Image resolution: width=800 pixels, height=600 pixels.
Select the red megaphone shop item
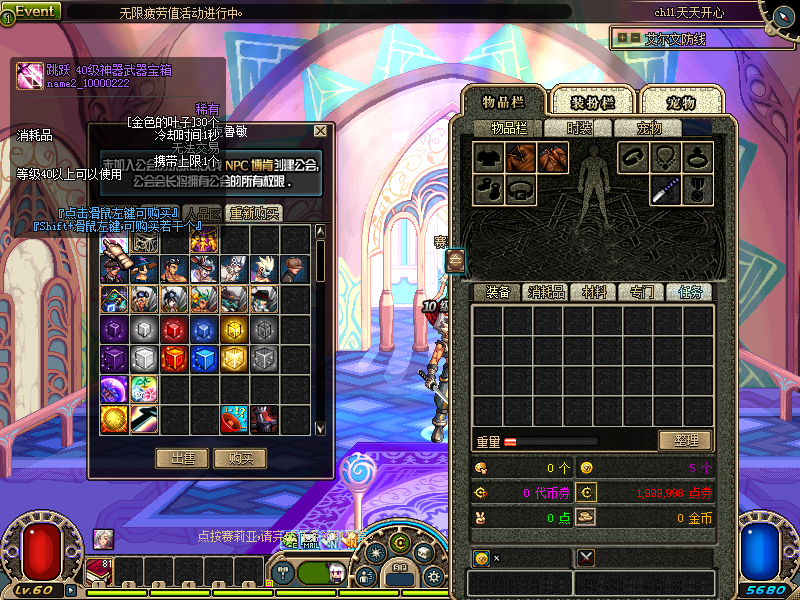point(234,418)
